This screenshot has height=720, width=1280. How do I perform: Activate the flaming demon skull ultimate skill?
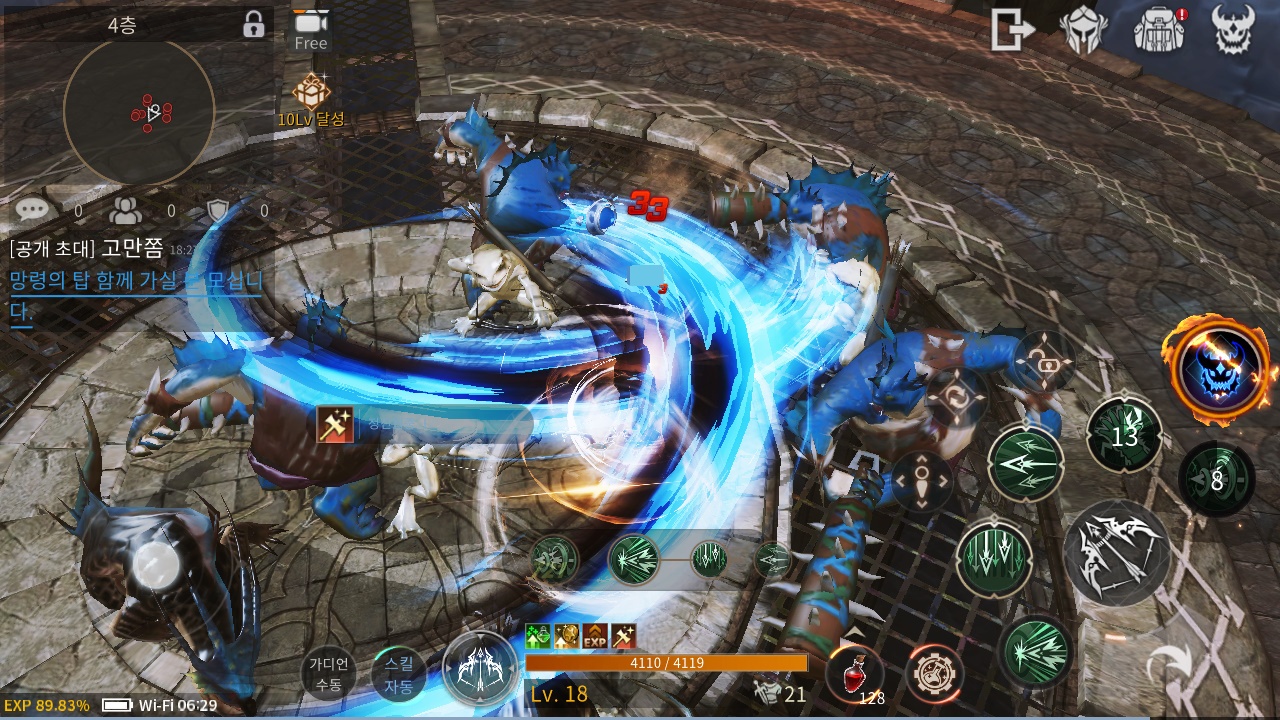(1219, 369)
